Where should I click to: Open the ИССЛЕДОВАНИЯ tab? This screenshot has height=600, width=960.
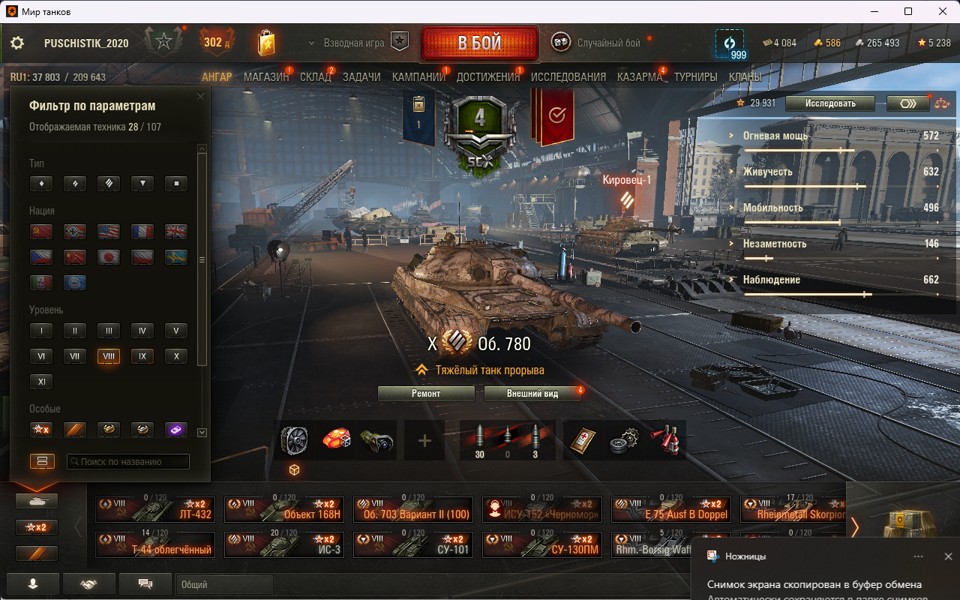click(x=568, y=77)
